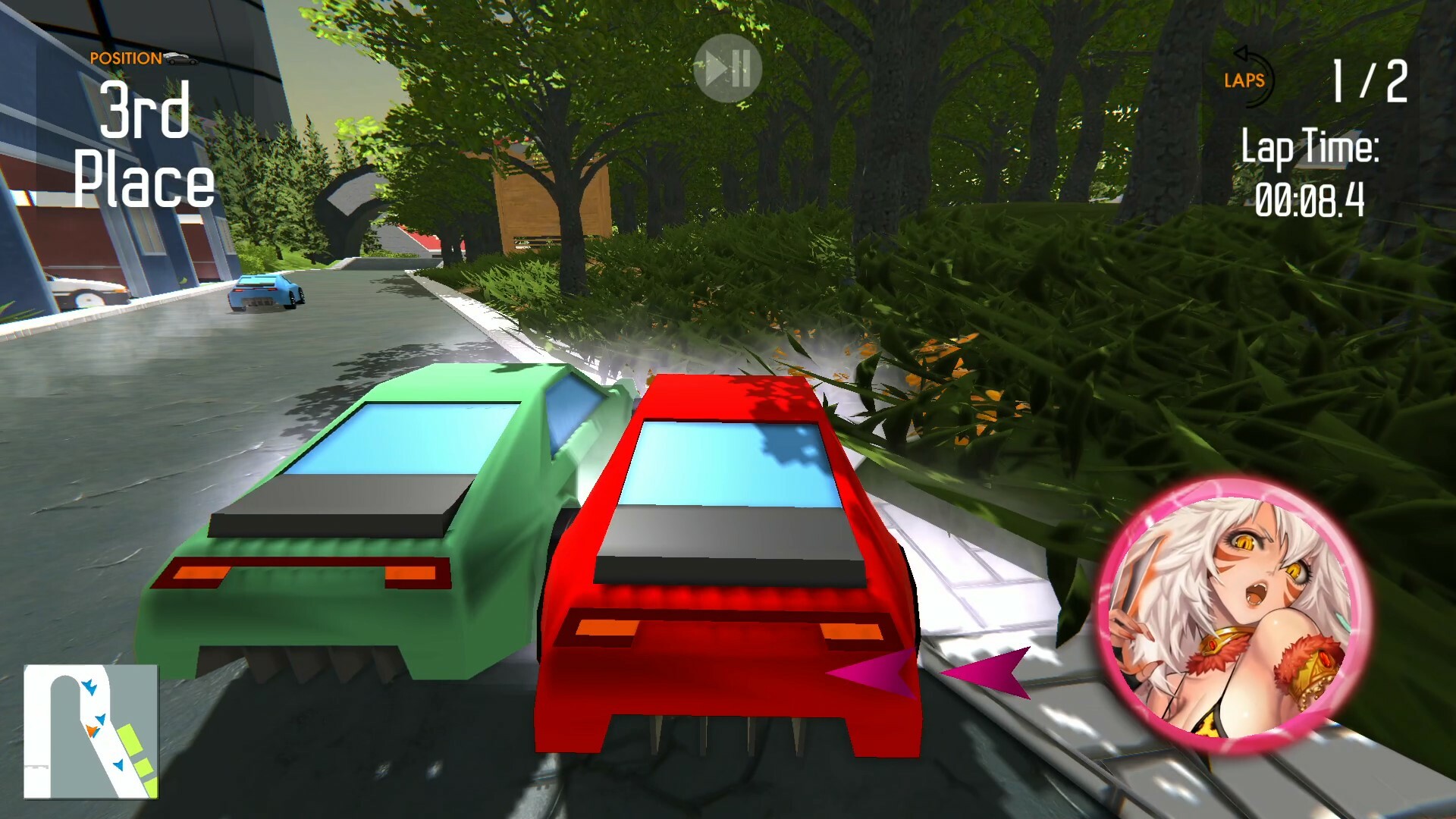Select the orange player arrow on the minimap
1456x819 pixels.
click(x=92, y=730)
